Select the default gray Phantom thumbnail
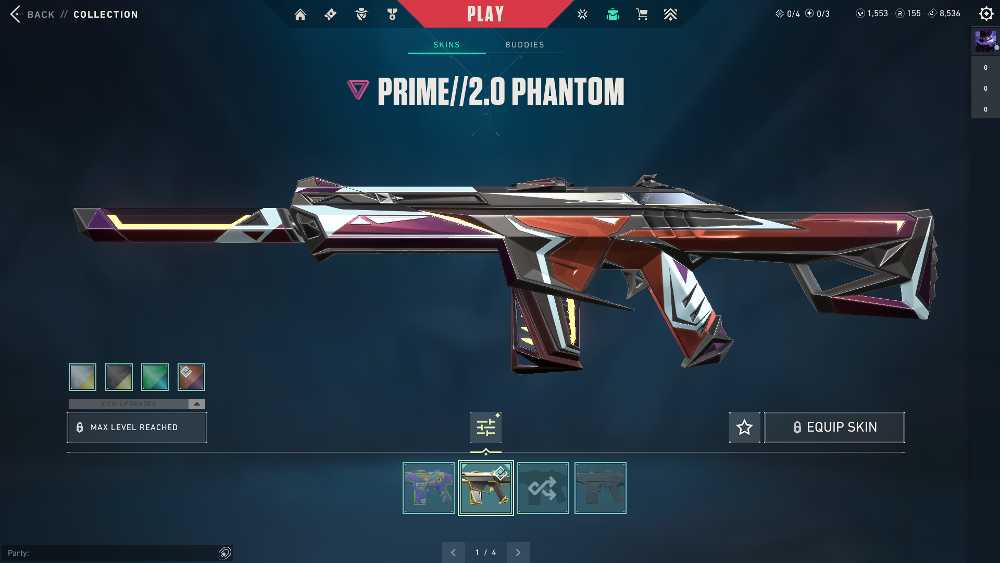This screenshot has width=1000, height=563. tap(600, 488)
